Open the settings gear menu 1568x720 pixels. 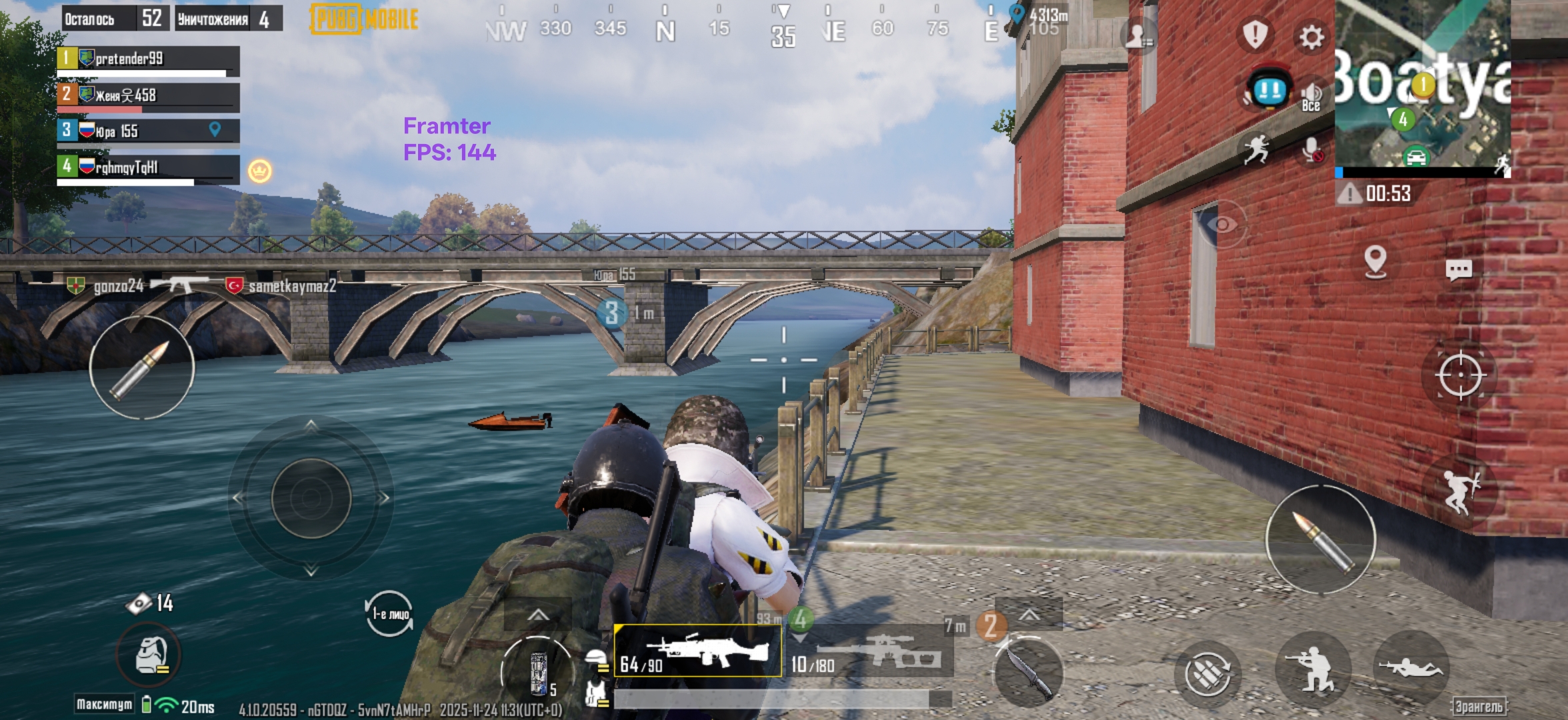pos(1311,37)
